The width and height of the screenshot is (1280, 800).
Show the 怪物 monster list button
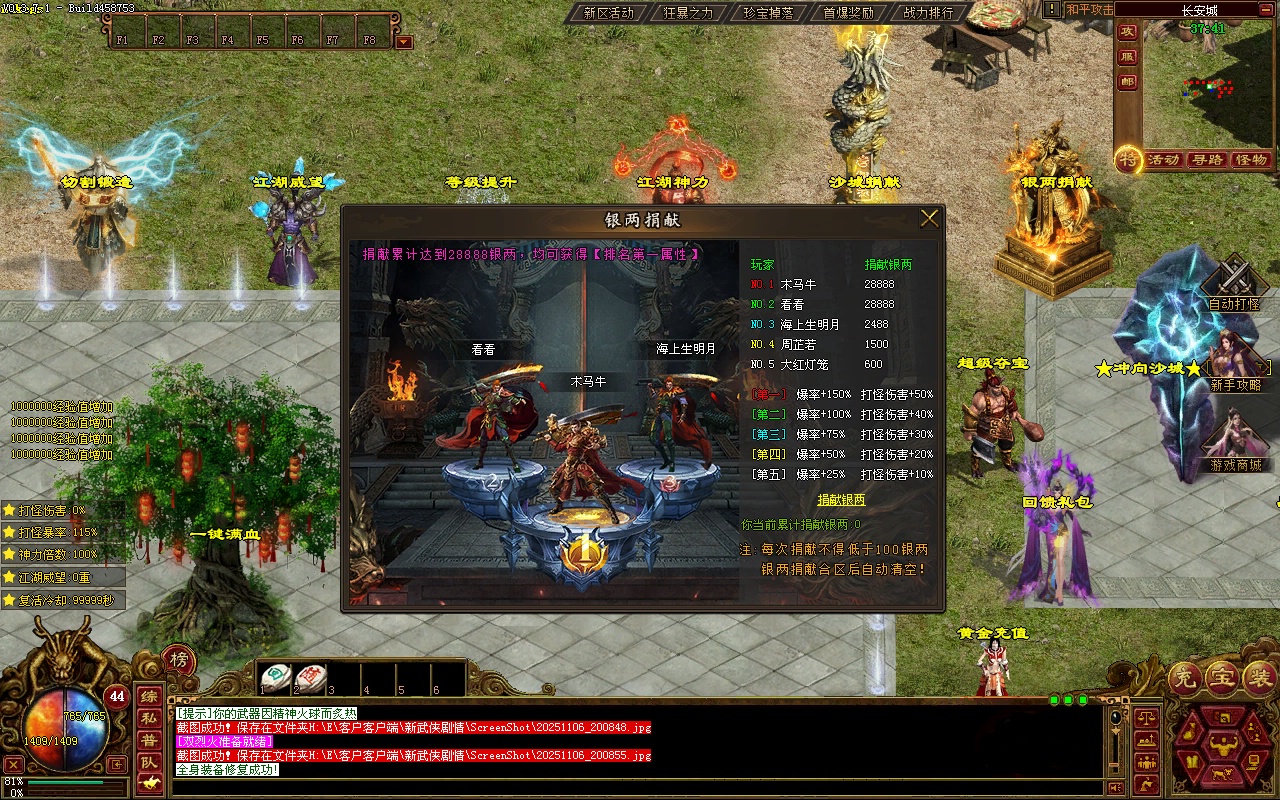pos(1251,160)
